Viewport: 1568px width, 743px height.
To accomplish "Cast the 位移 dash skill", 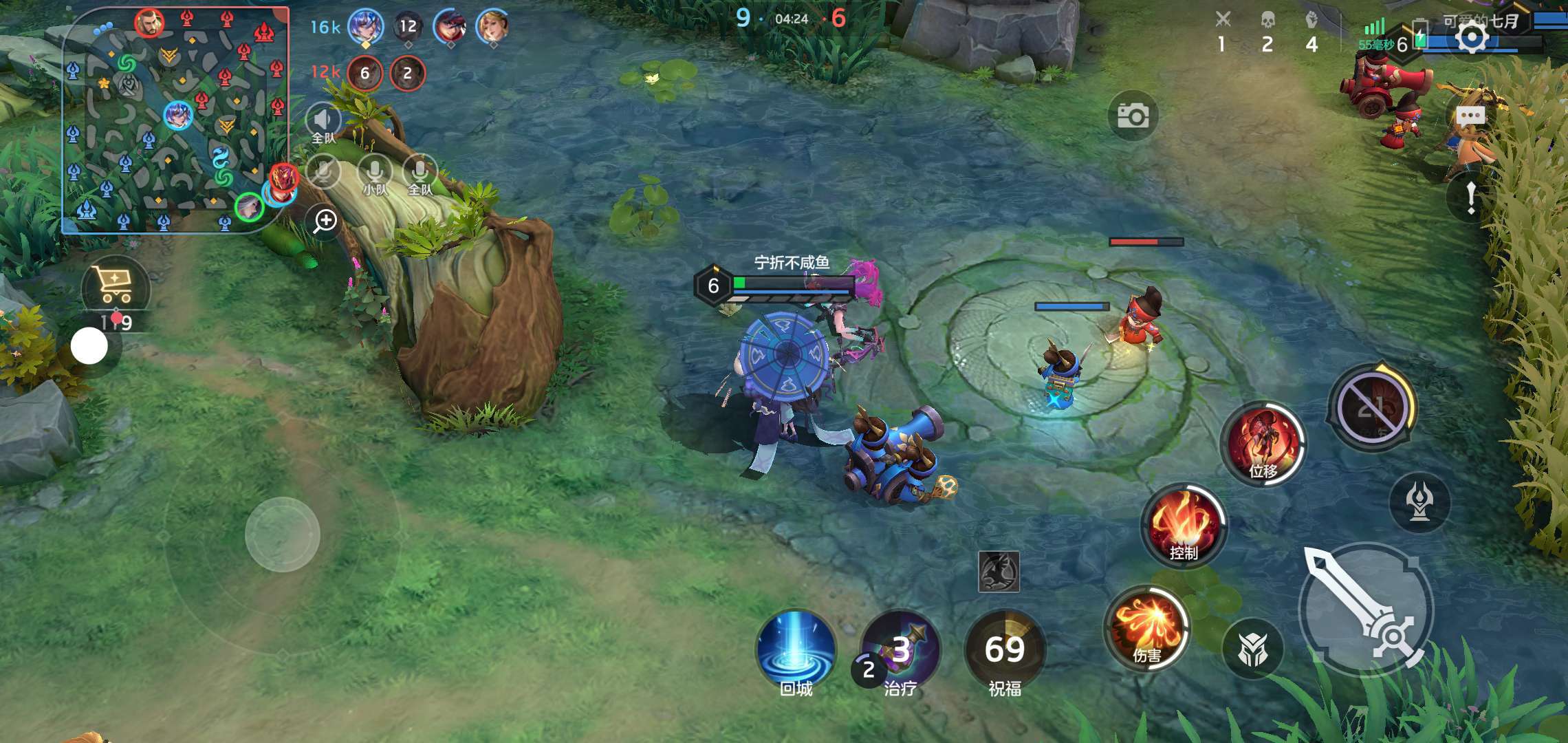I will point(1263,444).
